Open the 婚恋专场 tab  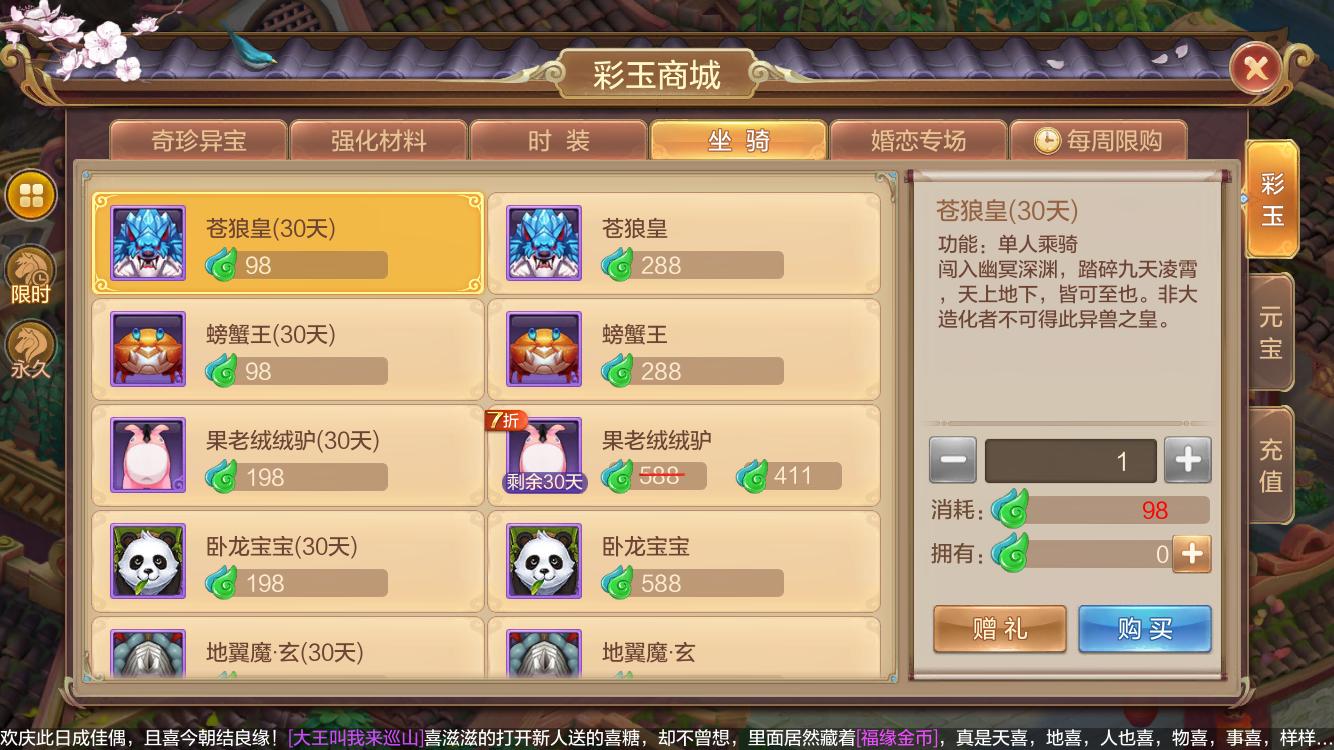coord(916,141)
